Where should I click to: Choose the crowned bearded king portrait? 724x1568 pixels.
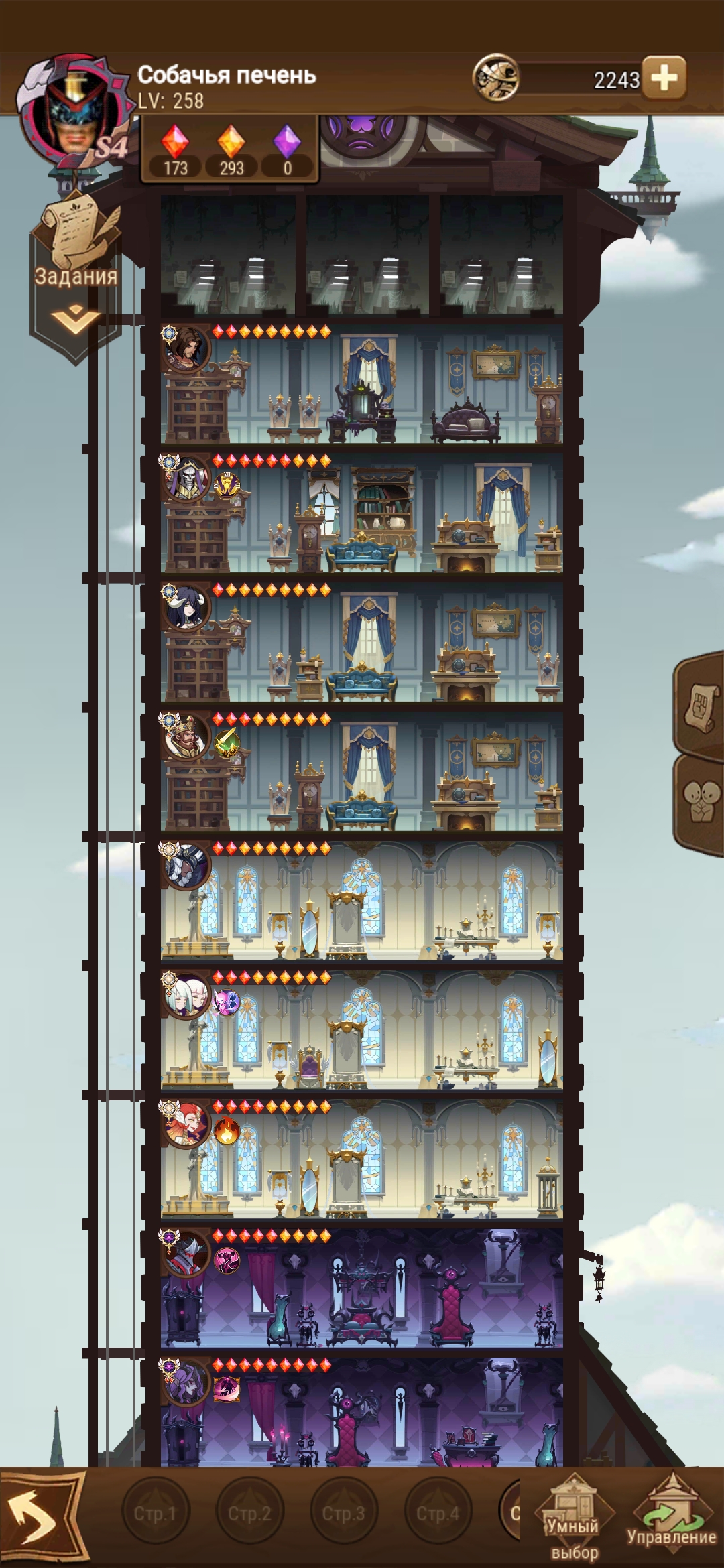187,738
